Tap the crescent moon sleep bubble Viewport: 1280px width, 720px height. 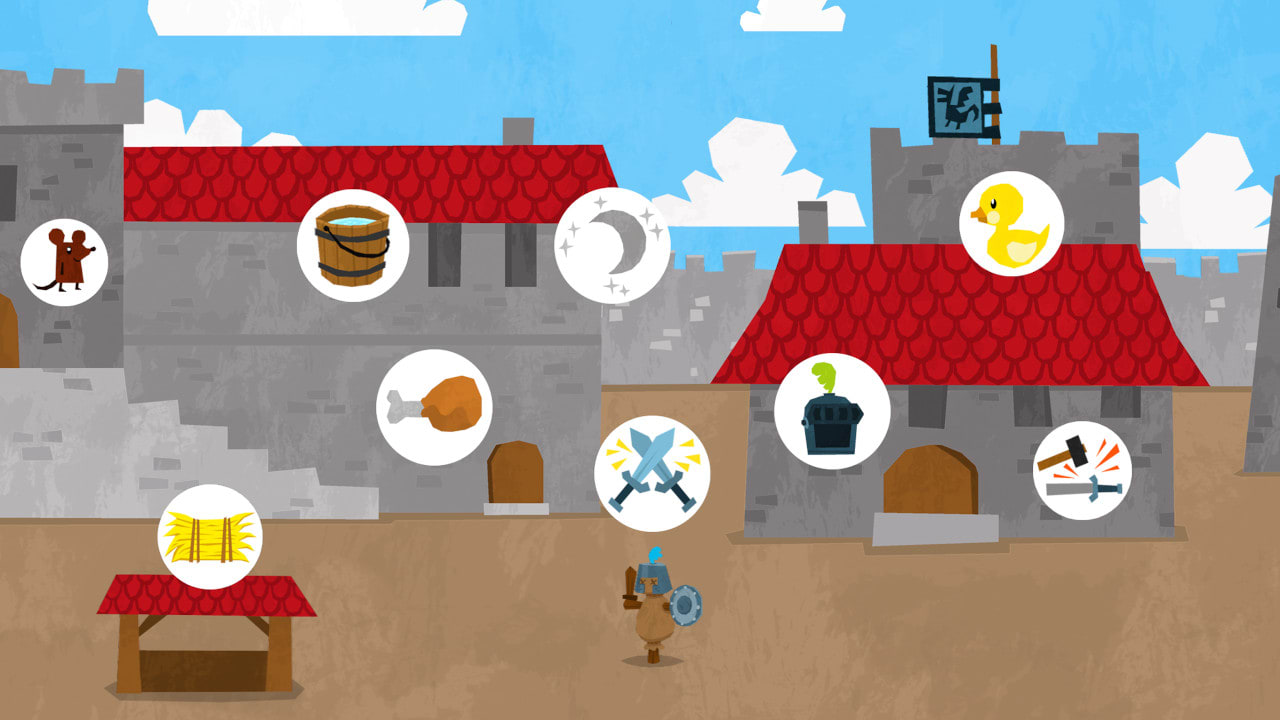pos(612,243)
